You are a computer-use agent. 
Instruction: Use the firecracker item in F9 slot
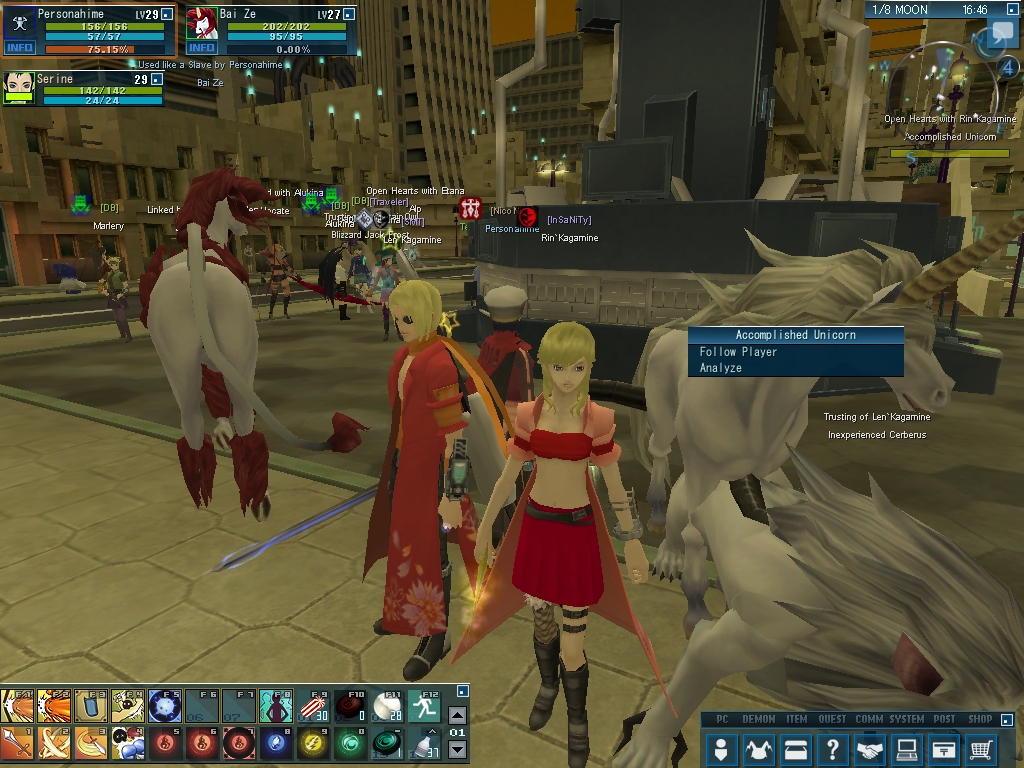(x=312, y=706)
